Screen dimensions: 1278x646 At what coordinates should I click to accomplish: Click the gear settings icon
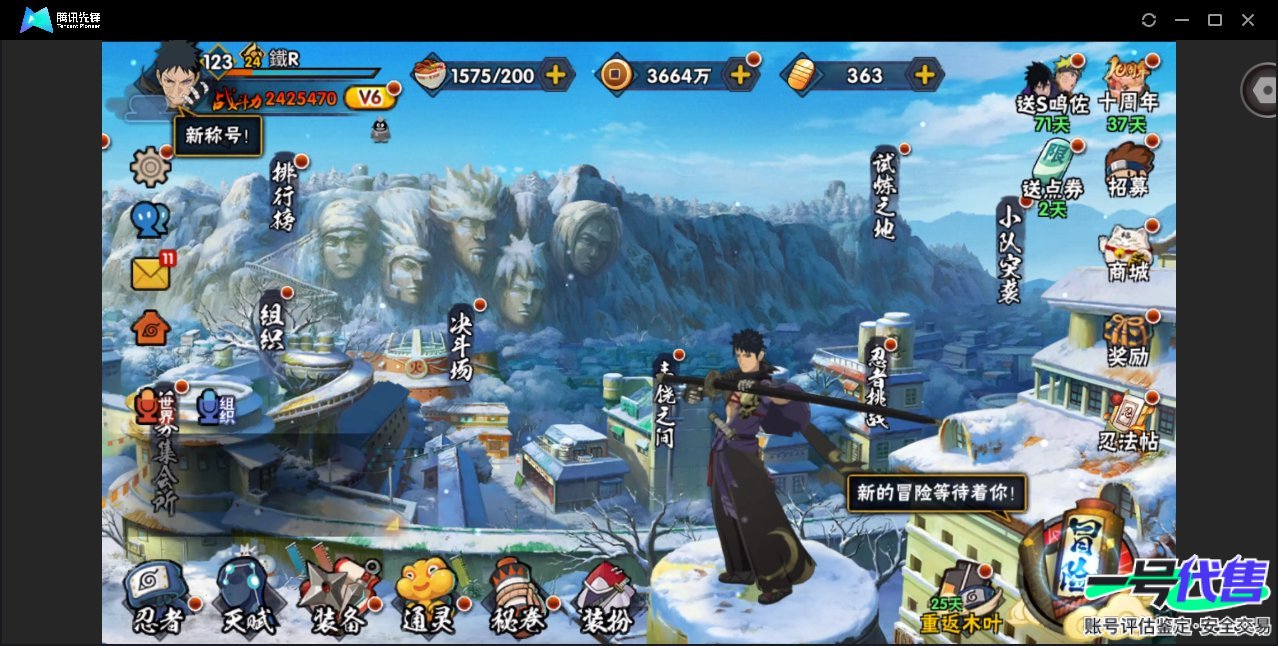pos(151,166)
